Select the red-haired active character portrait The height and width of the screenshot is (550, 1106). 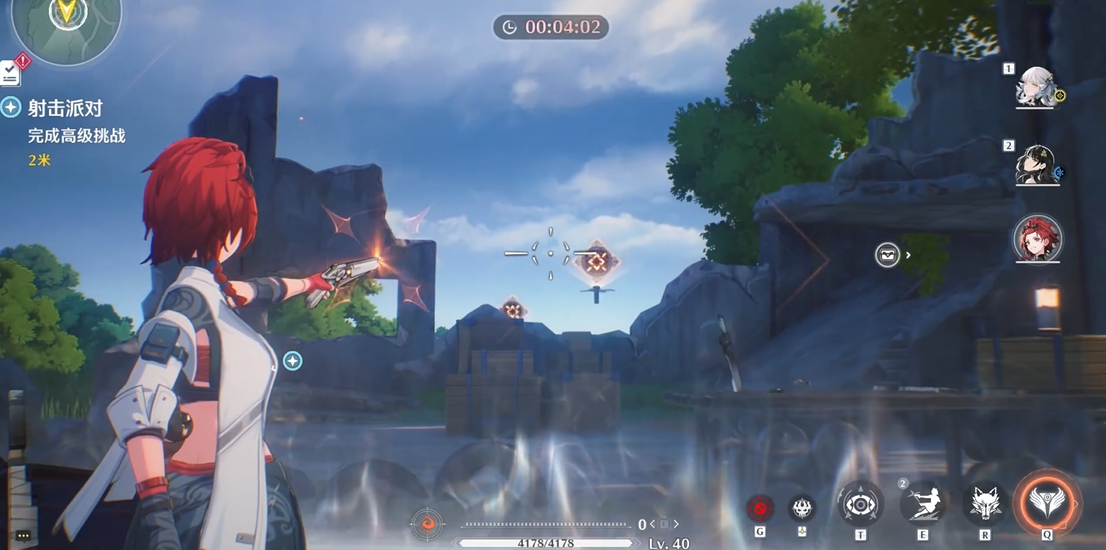(1037, 239)
